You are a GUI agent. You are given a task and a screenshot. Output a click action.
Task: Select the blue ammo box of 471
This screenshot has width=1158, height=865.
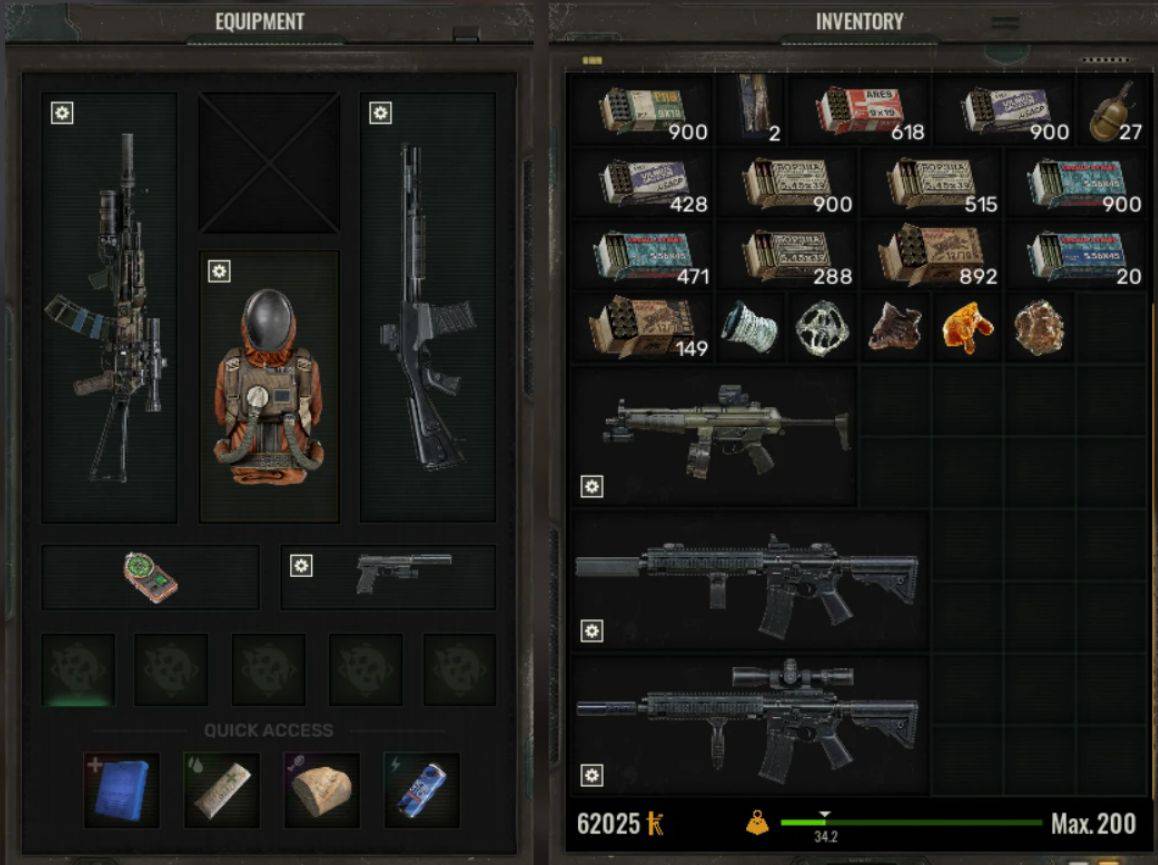(x=640, y=255)
